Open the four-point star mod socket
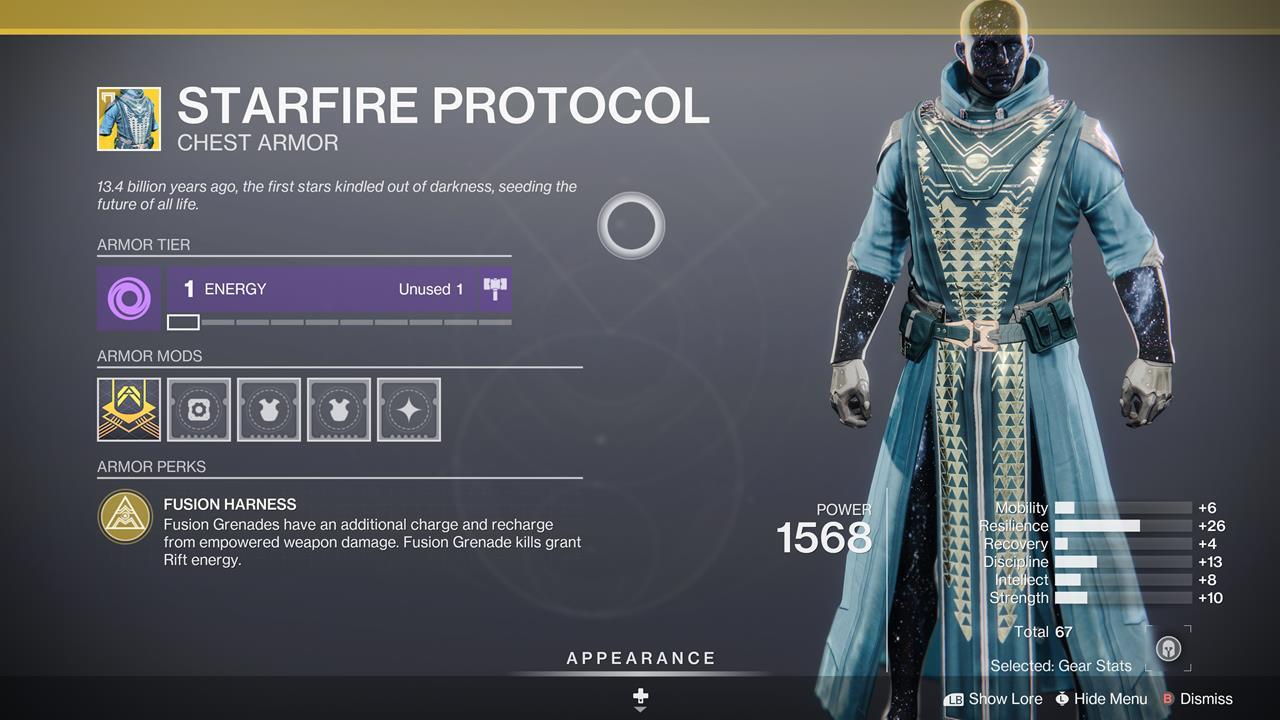The width and height of the screenshot is (1280, 720). pos(409,409)
